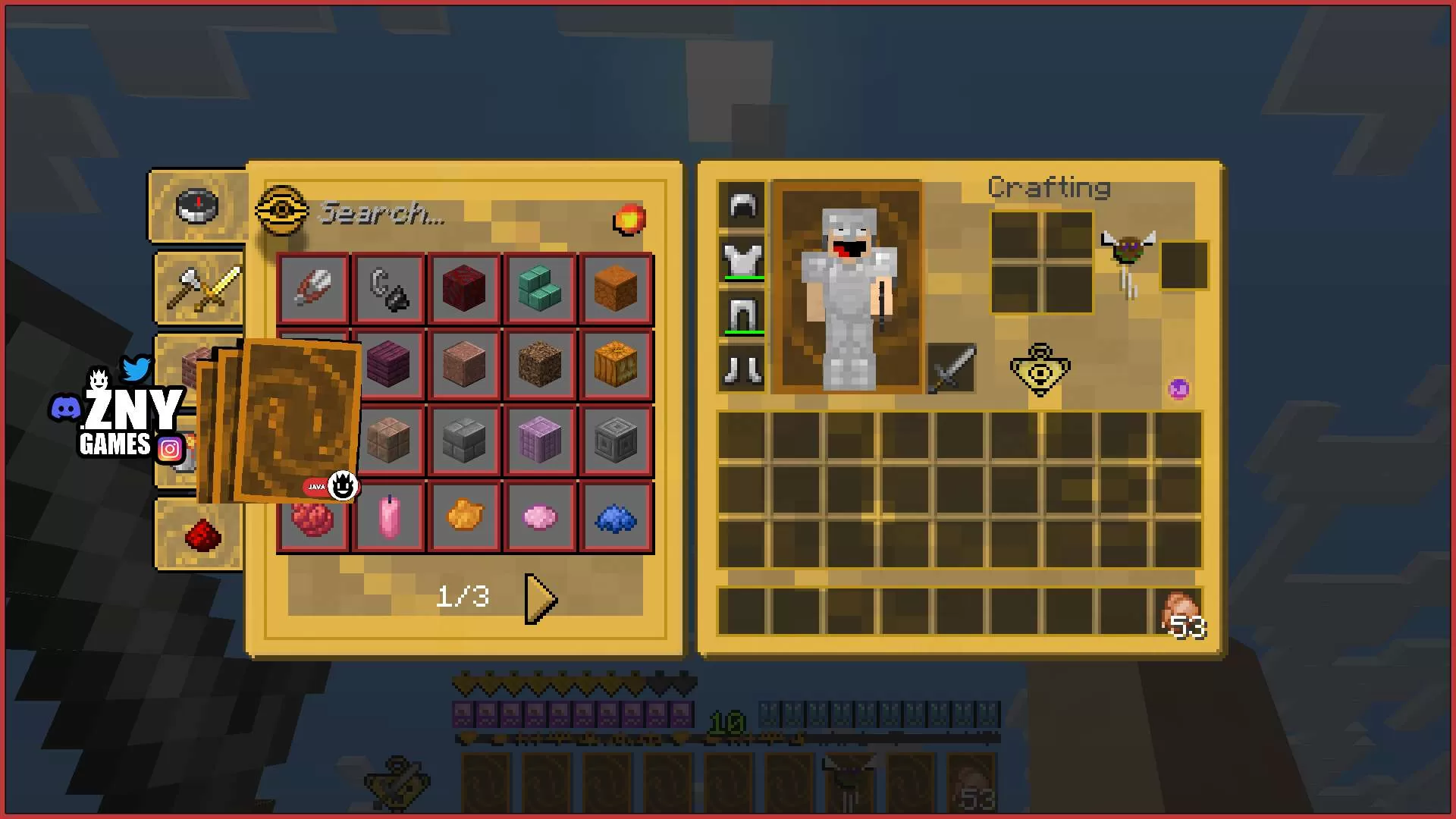Grab the pink candle item
Image resolution: width=1456 pixels, height=819 pixels.
[x=389, y=516]
